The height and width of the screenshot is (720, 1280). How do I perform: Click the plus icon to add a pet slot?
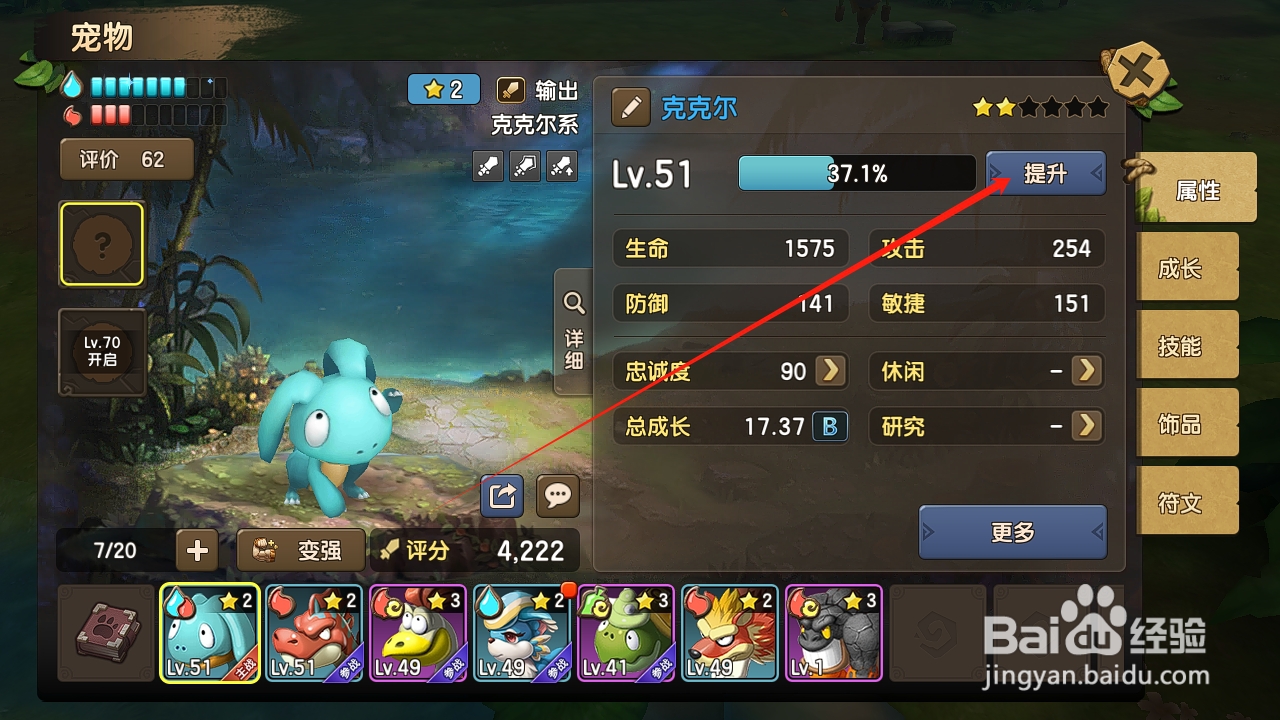click(197, 549)
